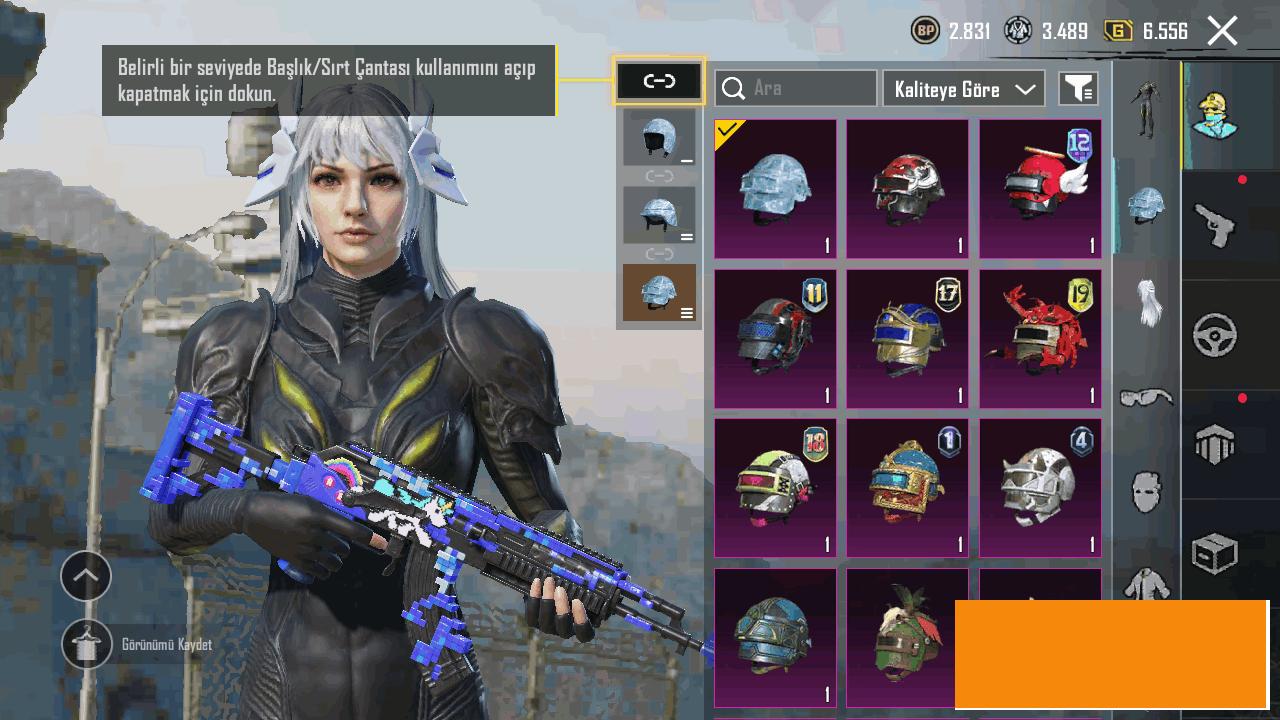This screenshot has height=720, width=1280.
Task: Collapse the panel with the up-arrow button
Action: [x=86, y=576]
